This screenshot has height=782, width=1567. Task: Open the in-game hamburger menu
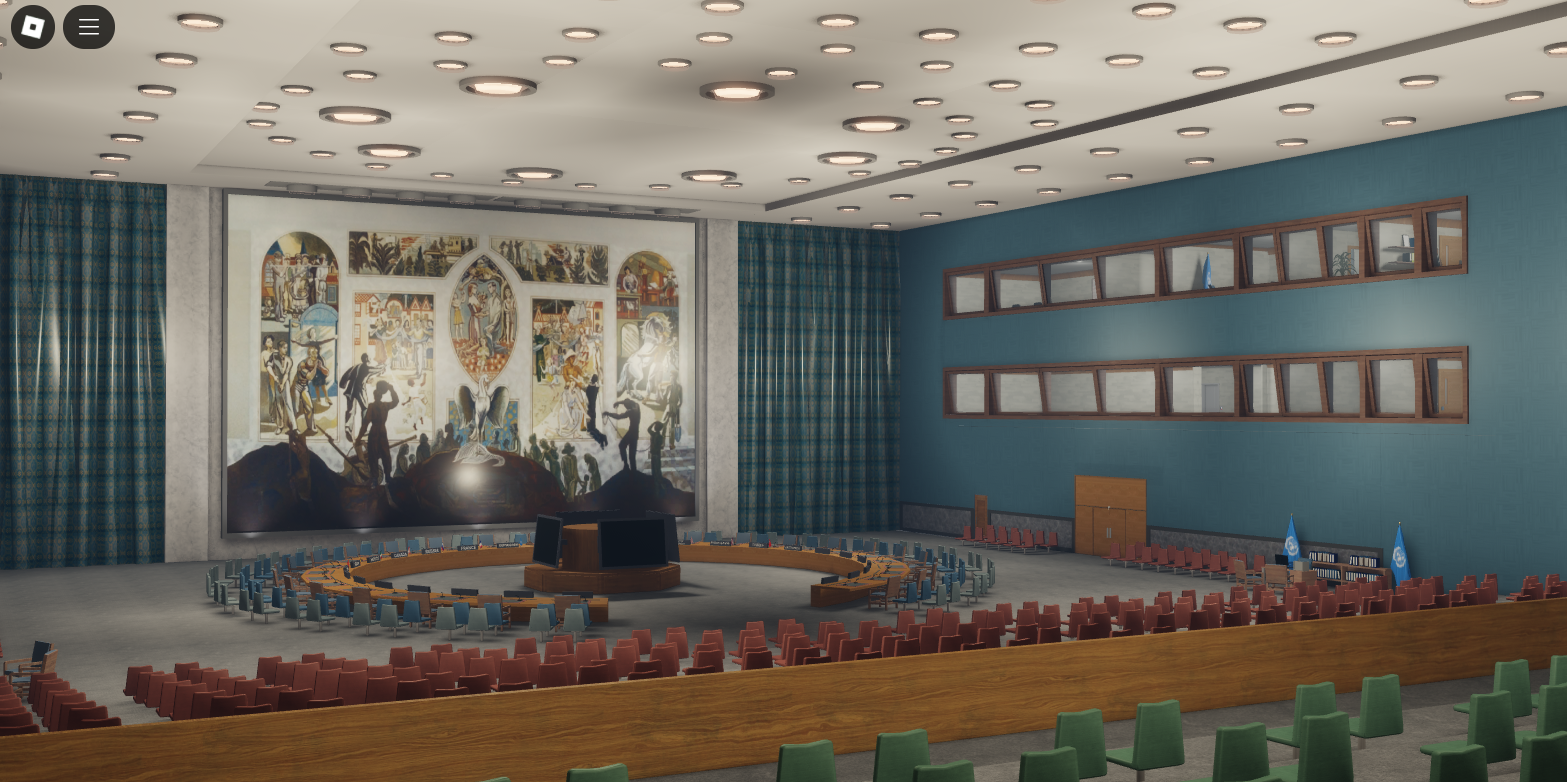point(88,27)
